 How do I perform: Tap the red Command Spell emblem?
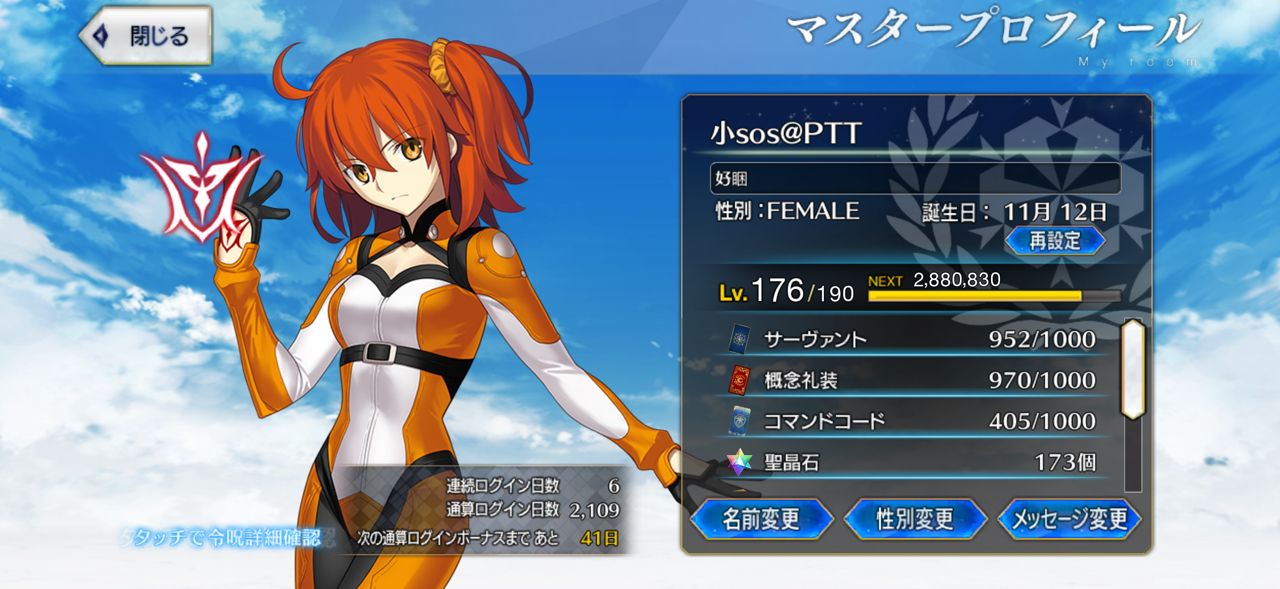pos(201,188)
